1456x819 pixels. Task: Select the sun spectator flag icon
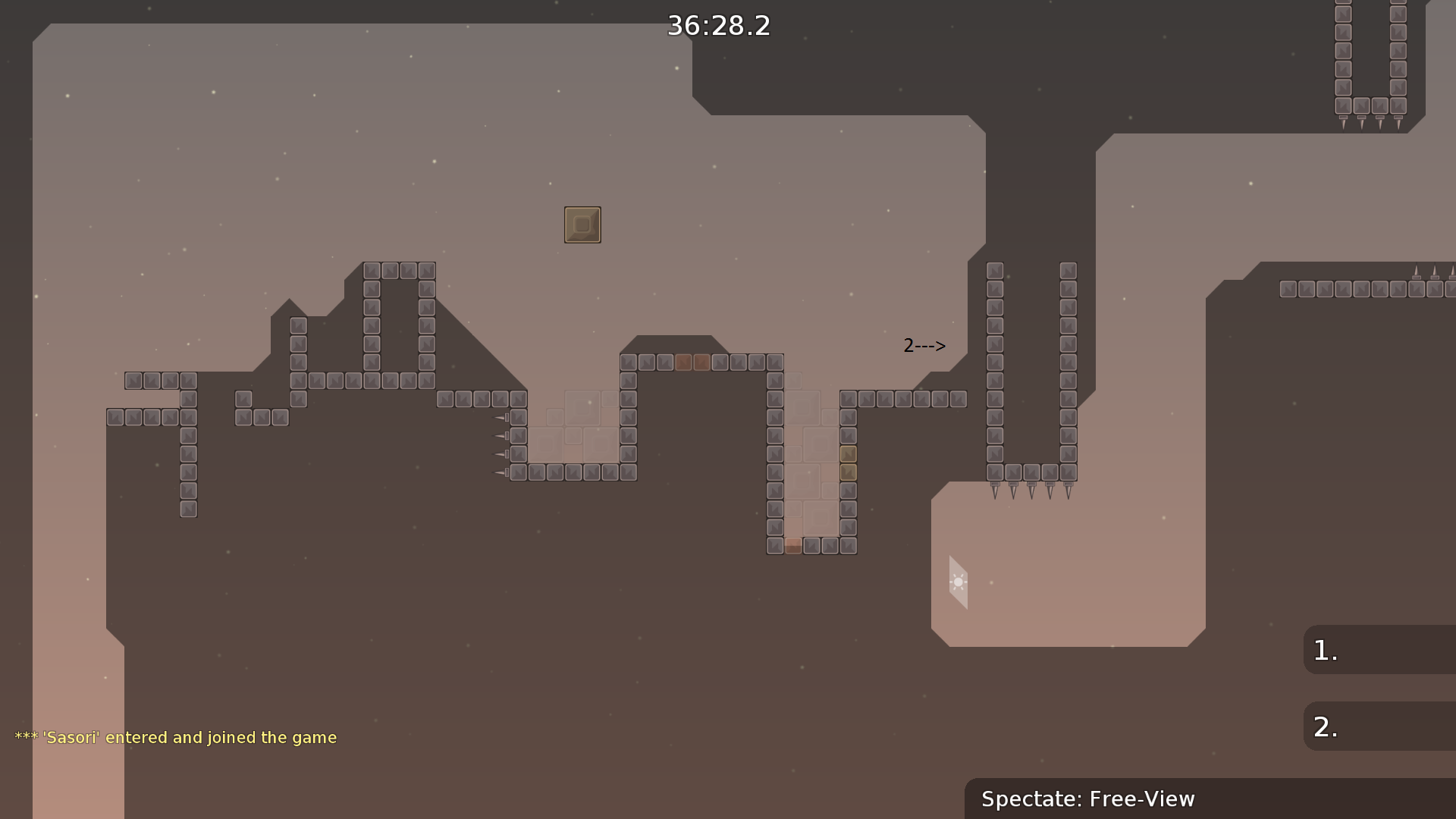[x=958, y=582]
